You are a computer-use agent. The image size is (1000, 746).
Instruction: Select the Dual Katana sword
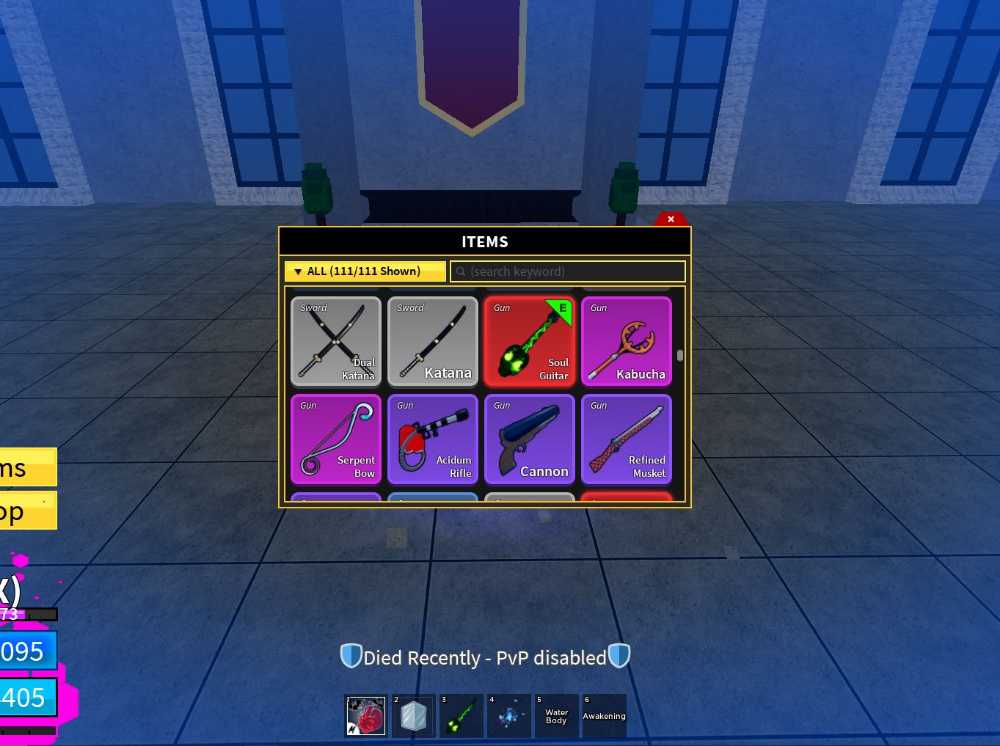click(x=336, y=341)
